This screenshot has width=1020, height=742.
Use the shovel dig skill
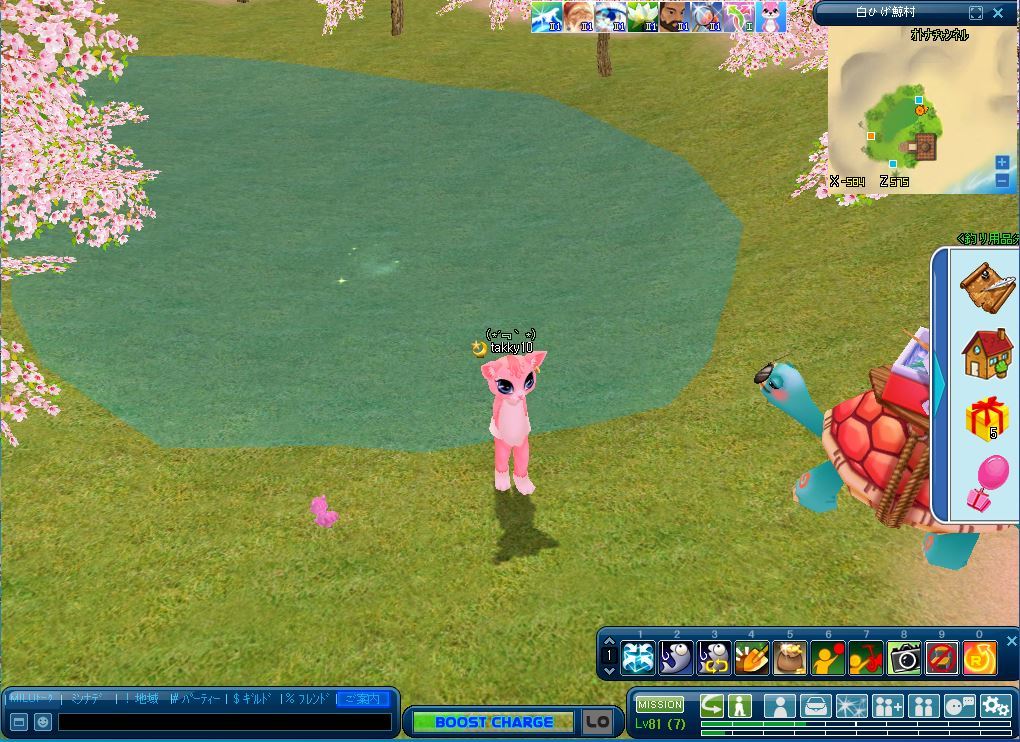pos(752,657)
